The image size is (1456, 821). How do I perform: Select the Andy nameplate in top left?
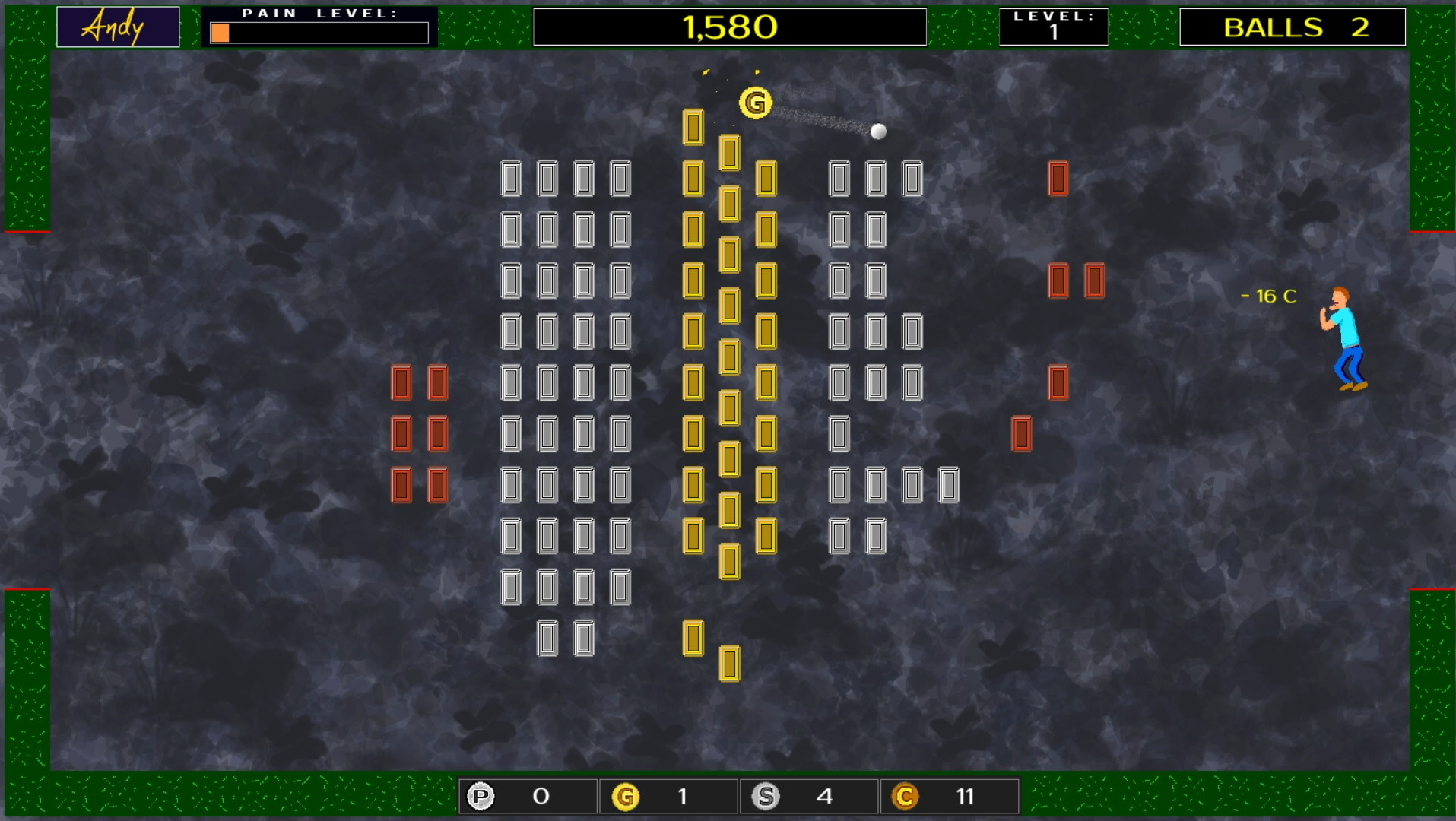(x=117, y=26)
